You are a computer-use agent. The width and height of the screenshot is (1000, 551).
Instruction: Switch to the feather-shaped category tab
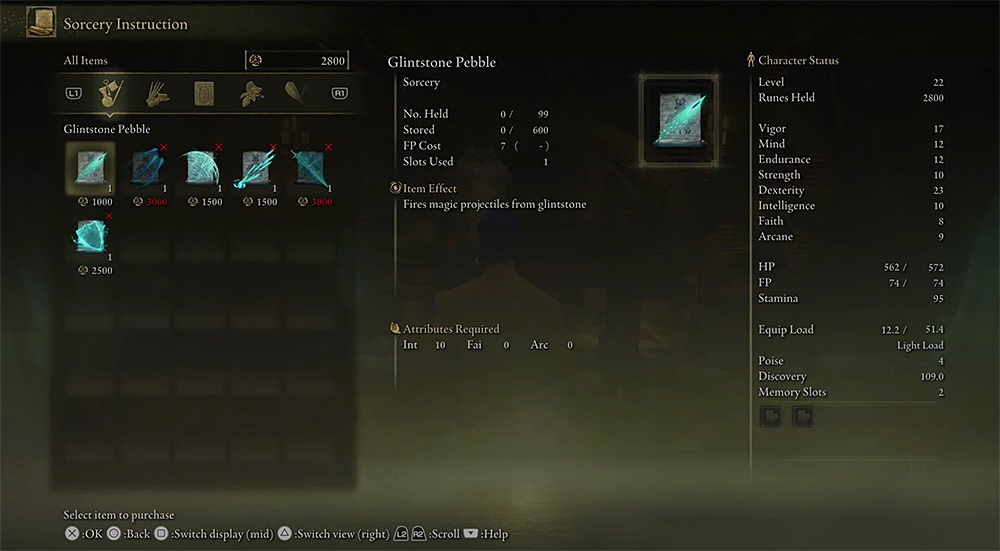[296, 94]
